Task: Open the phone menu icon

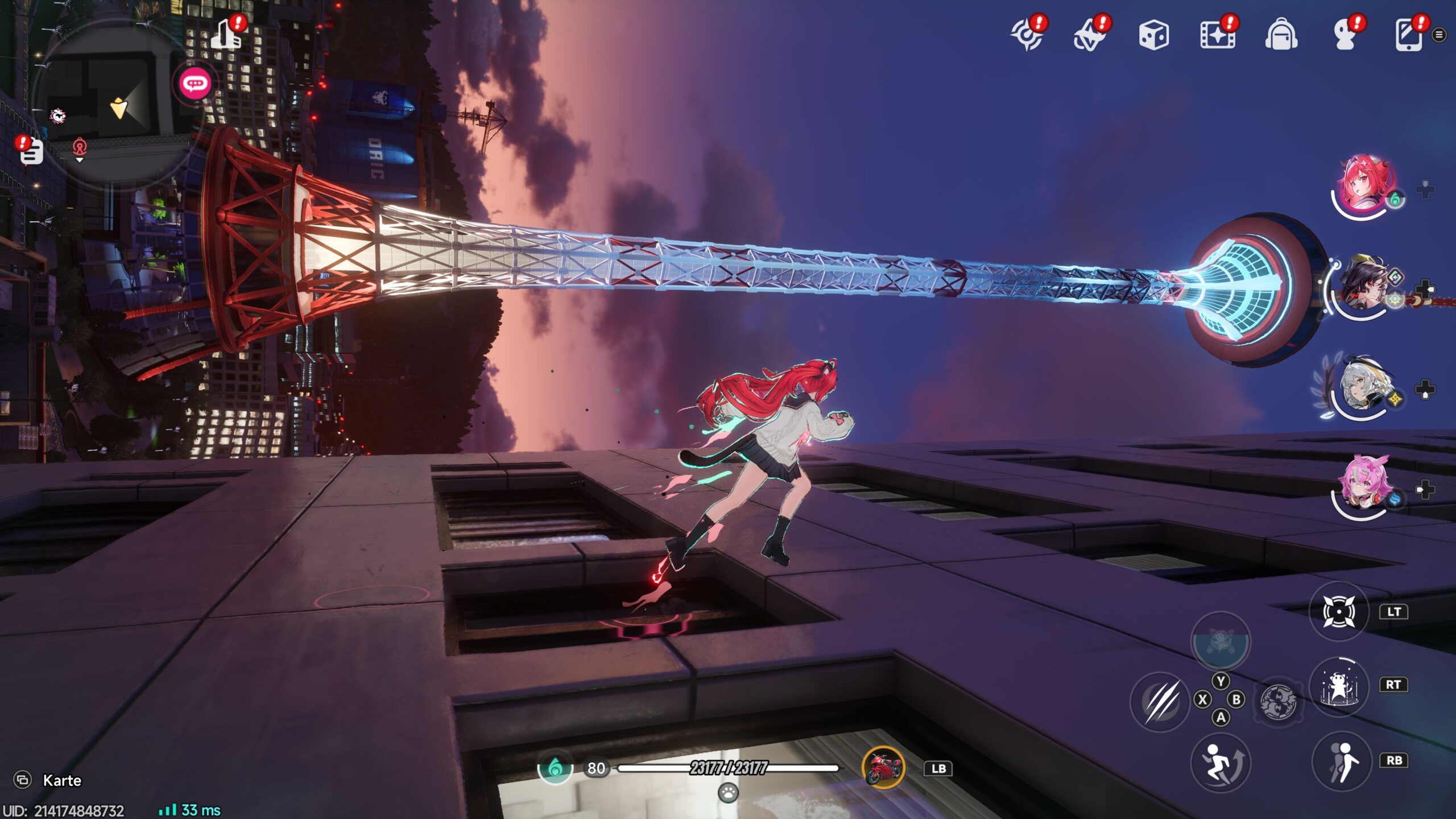Action: [1408, 35]
